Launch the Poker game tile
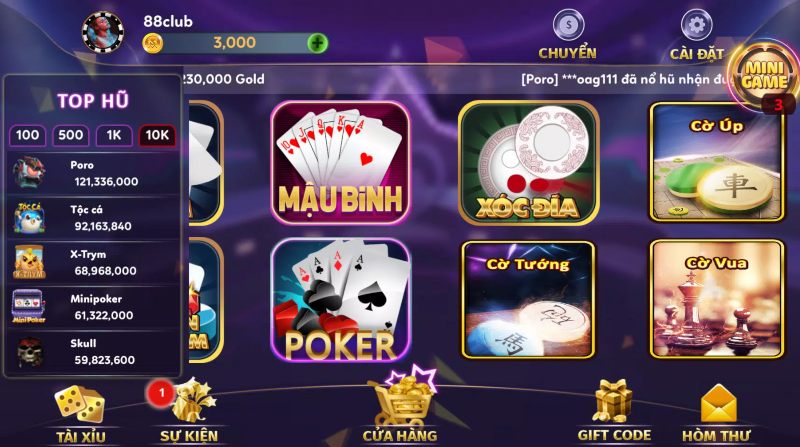Image resolution: width=800 pixels, height=447 pixels. point(340,300)
